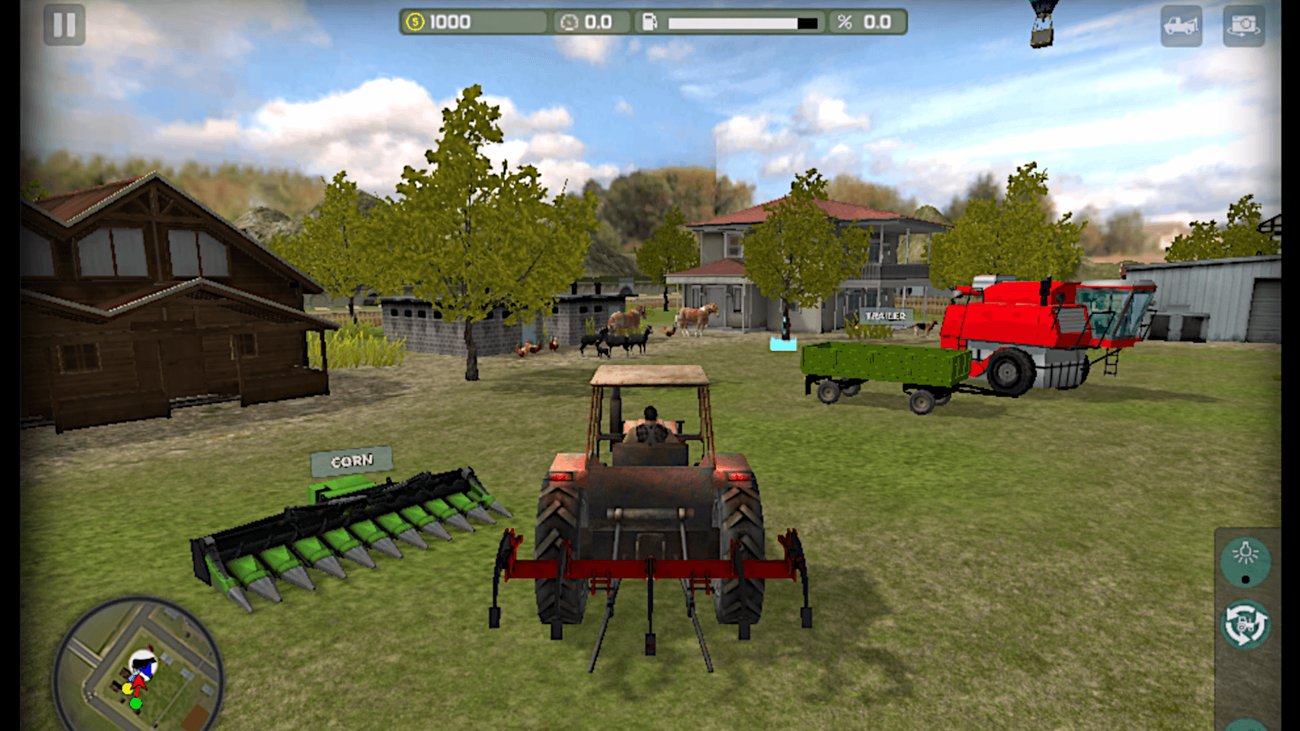This screenshot has width=1300, height=731.
Task: Select the green corn header attachment
Action: tap(350, 530)
